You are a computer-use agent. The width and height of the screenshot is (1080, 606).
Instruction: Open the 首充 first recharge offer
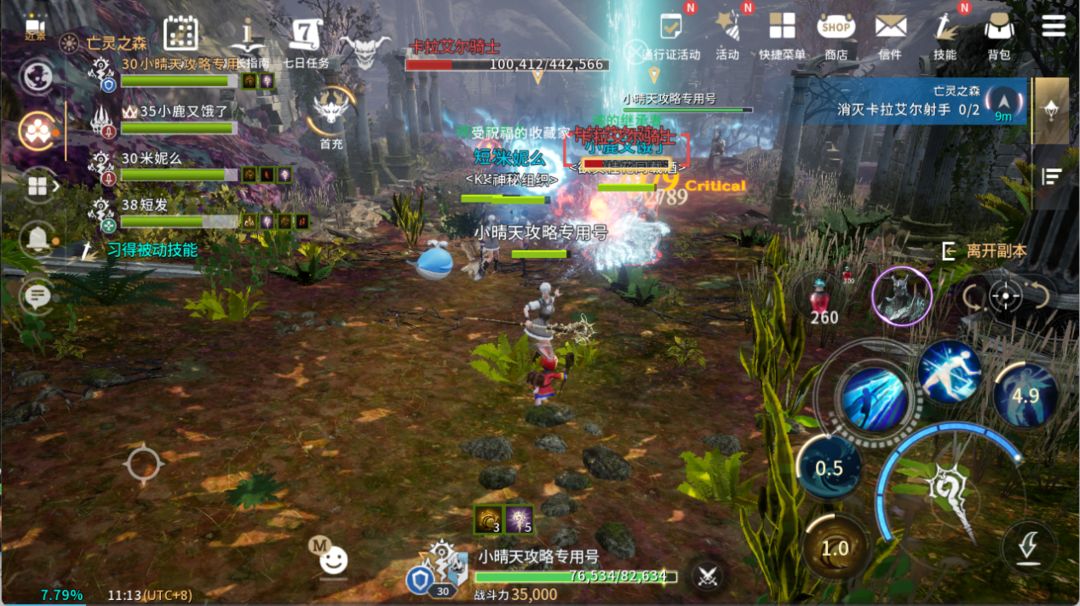tap(331, 115)
